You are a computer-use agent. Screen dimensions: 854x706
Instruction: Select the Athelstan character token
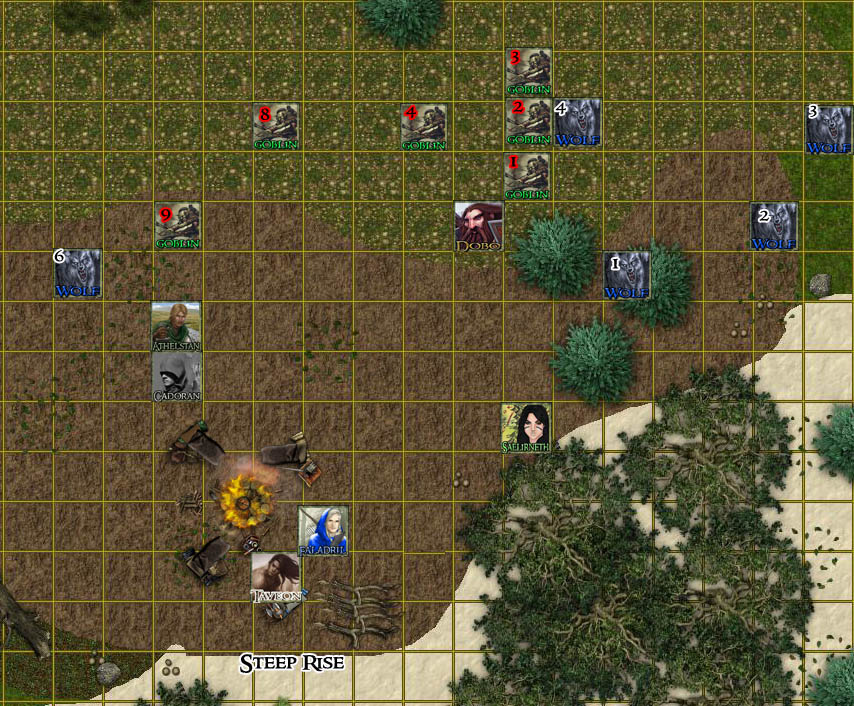click(176, 325)
